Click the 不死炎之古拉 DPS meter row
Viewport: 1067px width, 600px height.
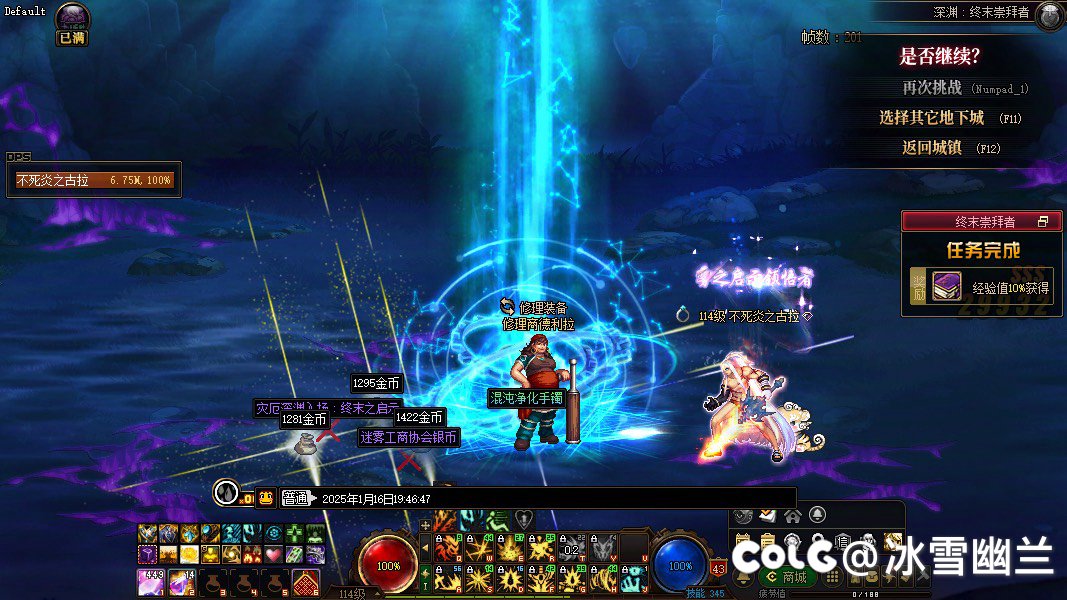tap(94, 180)
